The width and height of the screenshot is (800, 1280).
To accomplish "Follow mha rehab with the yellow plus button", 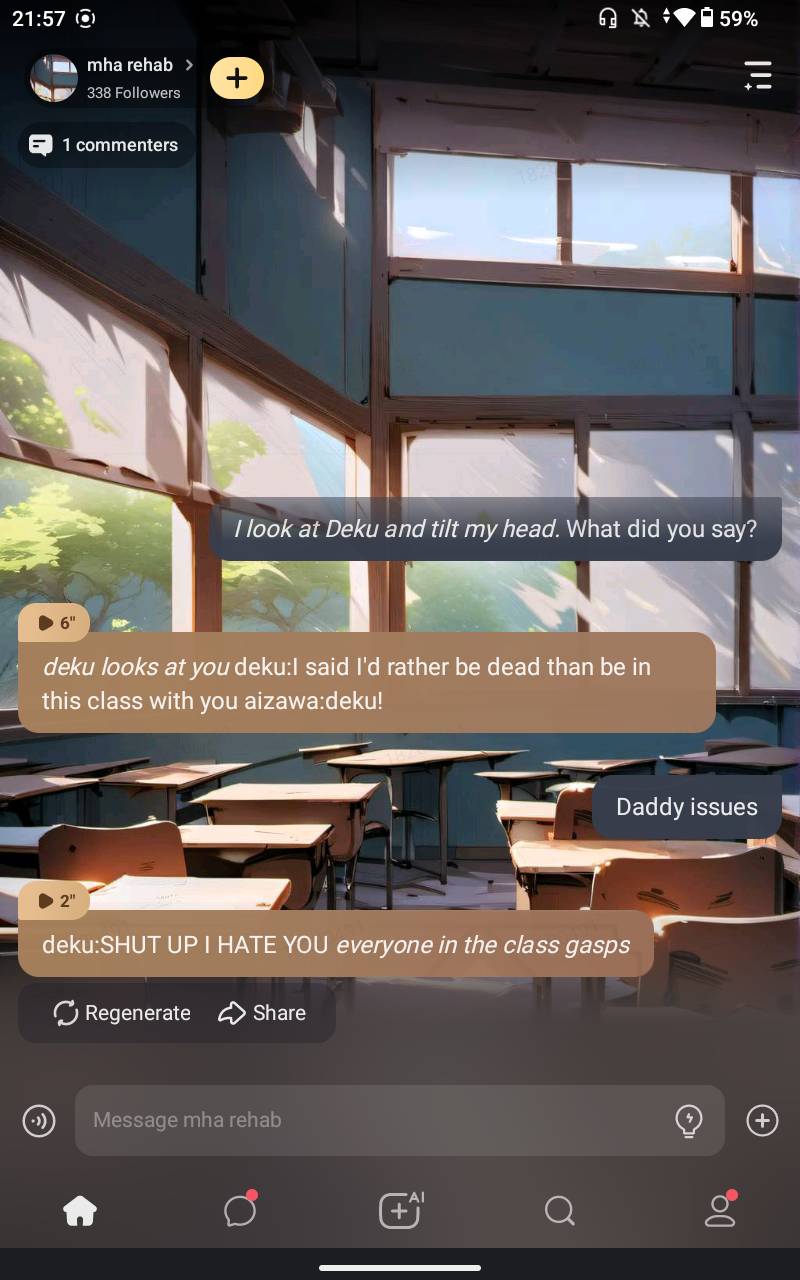I will 237,78.
